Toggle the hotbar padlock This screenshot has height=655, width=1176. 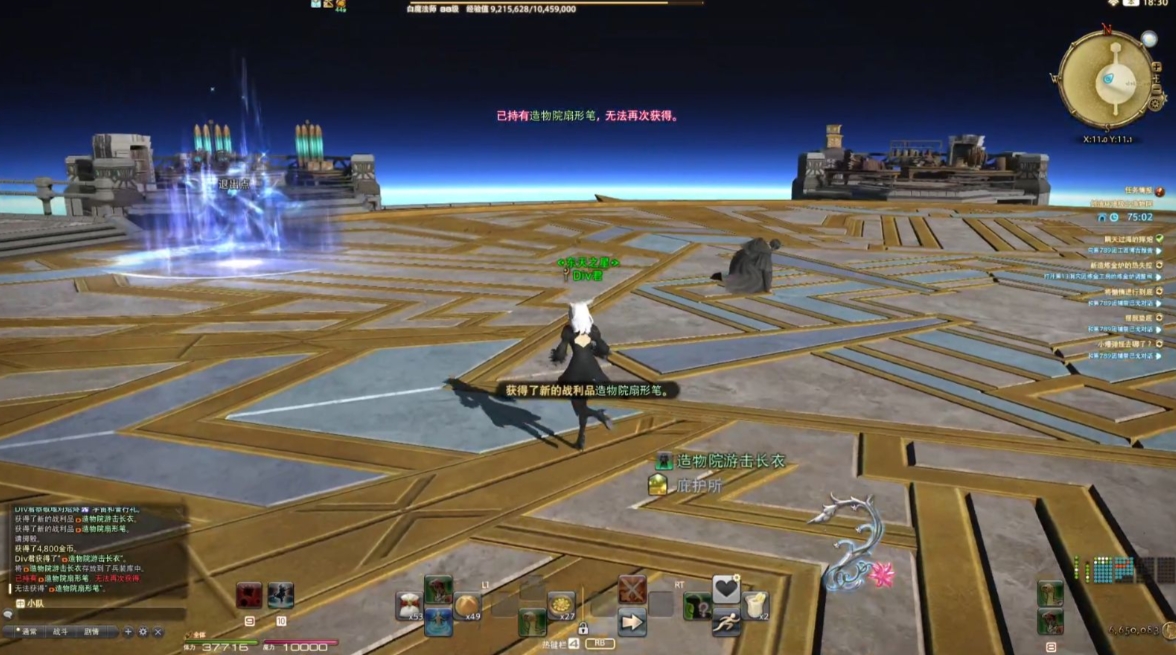(582, 629)
